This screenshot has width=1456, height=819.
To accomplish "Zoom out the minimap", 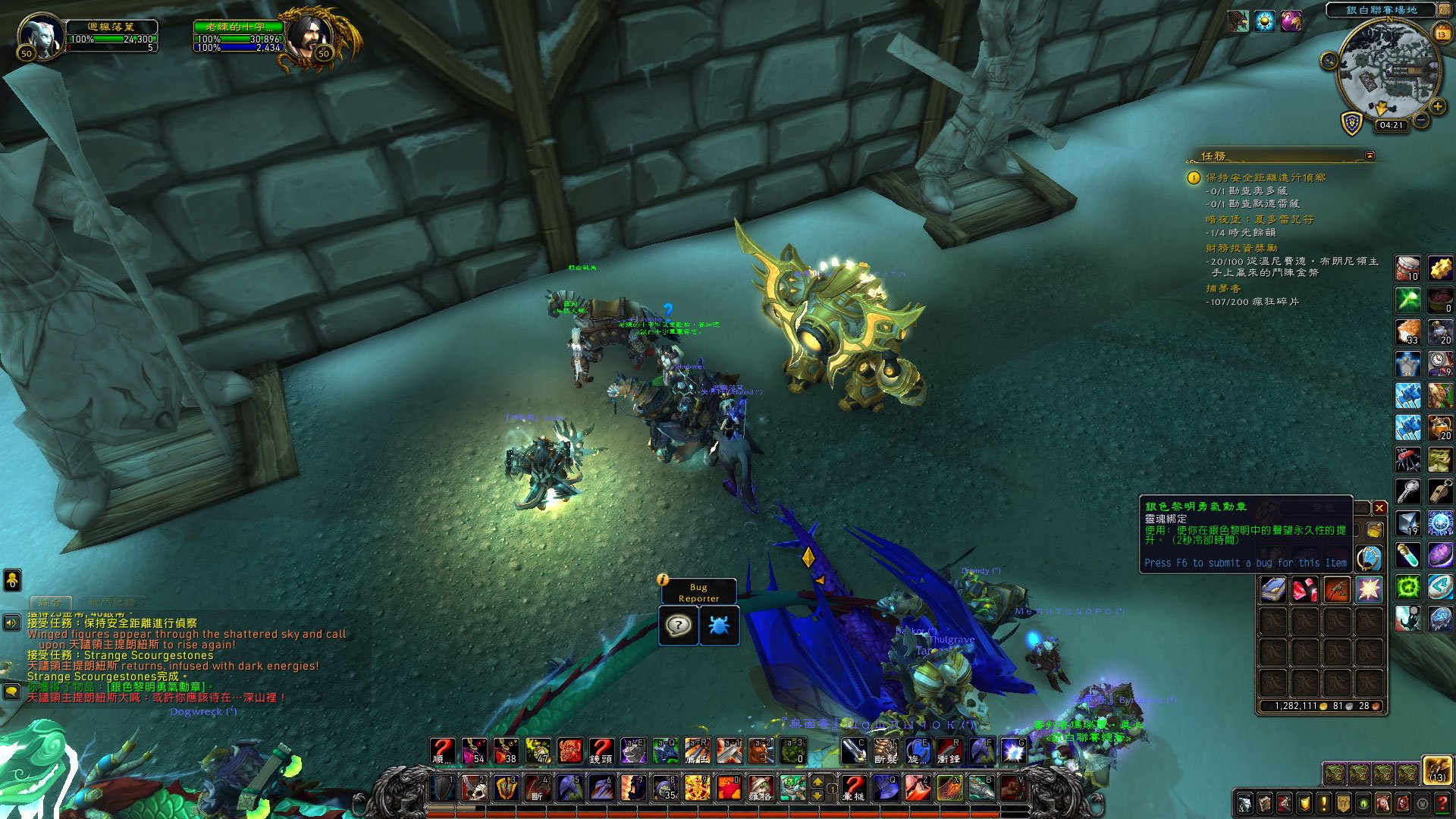I will pyautogui.click(x=1421, y=120).
